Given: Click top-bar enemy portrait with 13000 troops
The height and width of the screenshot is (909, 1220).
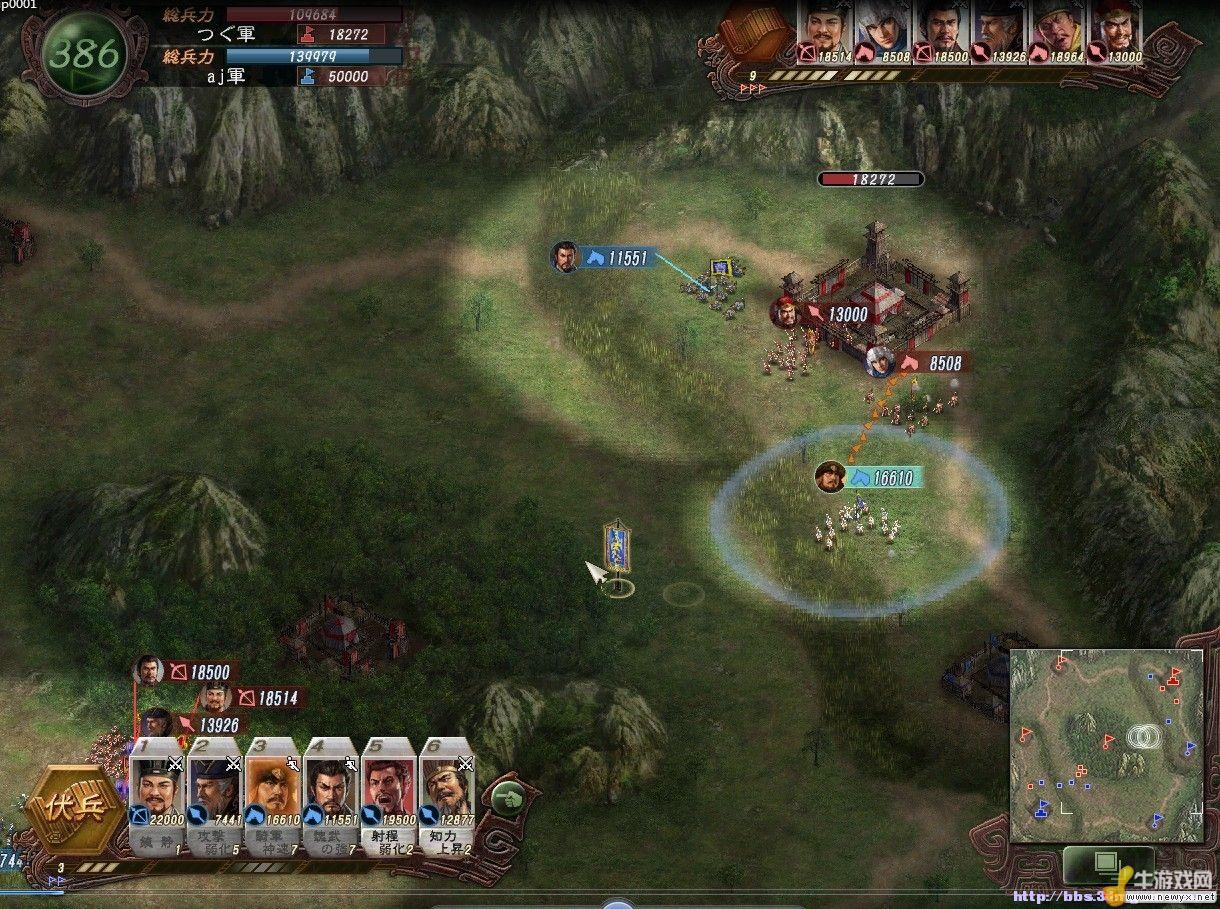Looking at the screenshot, I should pos(1116,32).
